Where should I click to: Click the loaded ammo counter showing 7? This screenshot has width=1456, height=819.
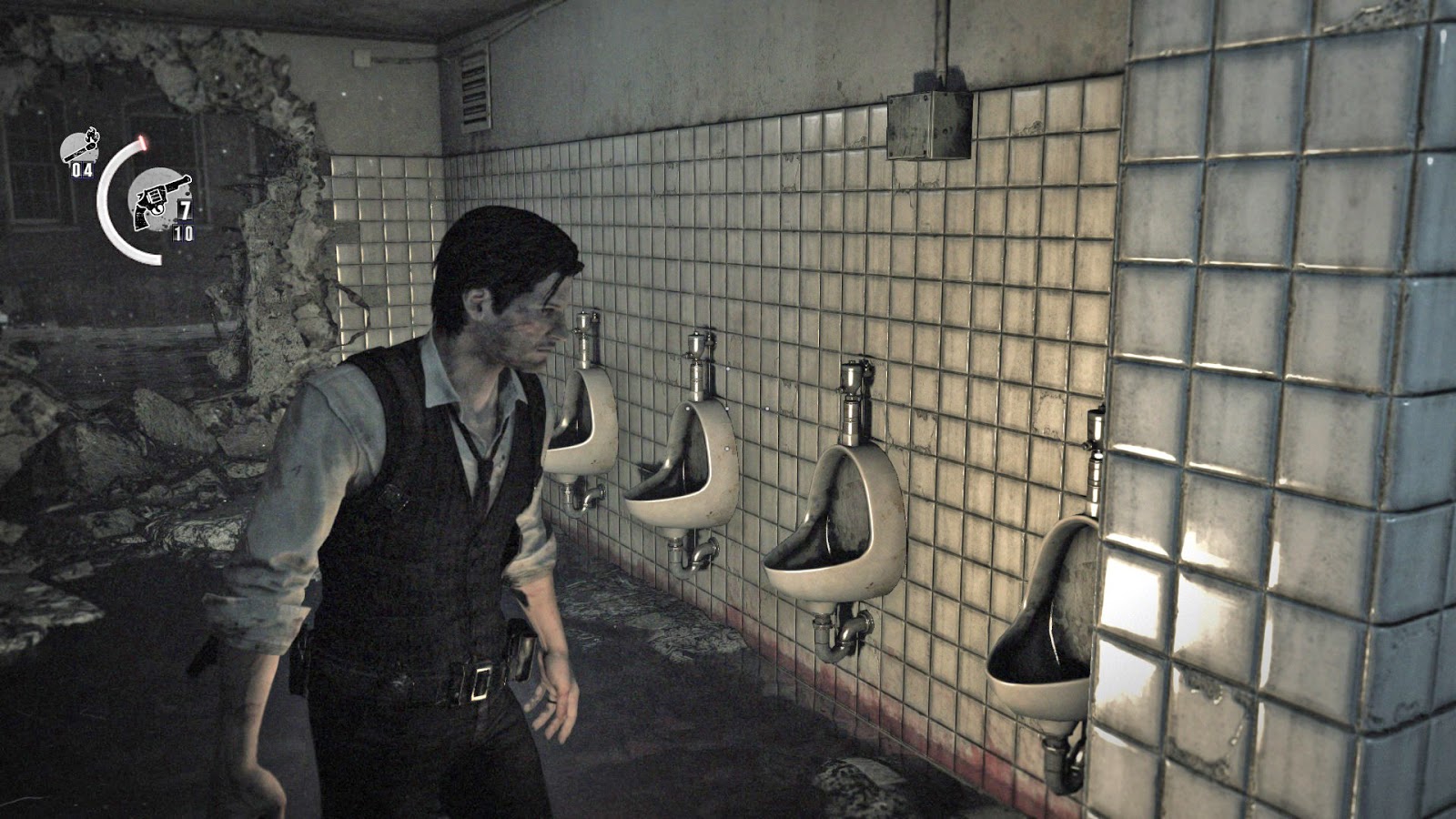187,209
